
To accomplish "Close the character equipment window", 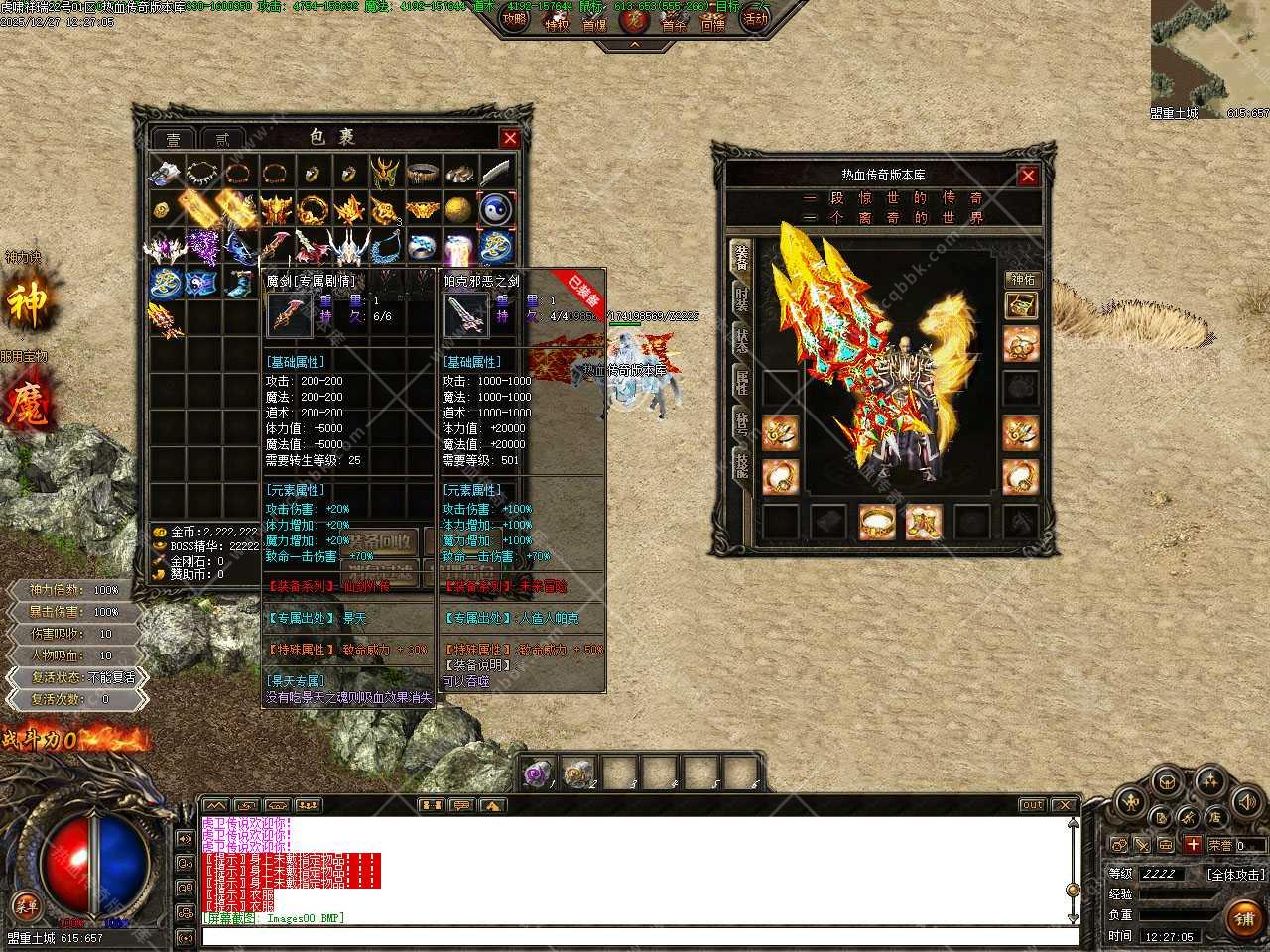I will 1028,176.
